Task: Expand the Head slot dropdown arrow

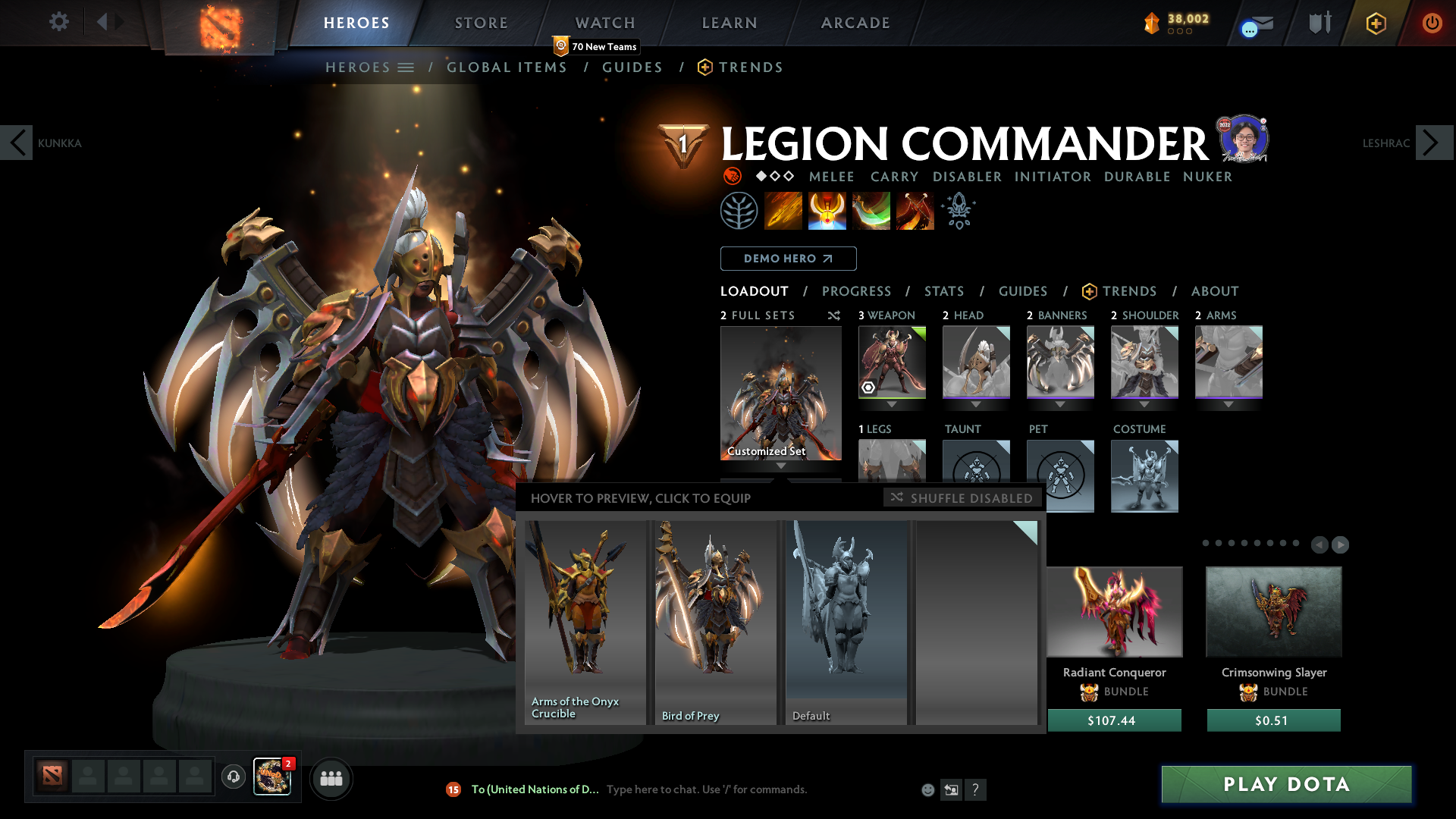Action: tap(976, 404)
